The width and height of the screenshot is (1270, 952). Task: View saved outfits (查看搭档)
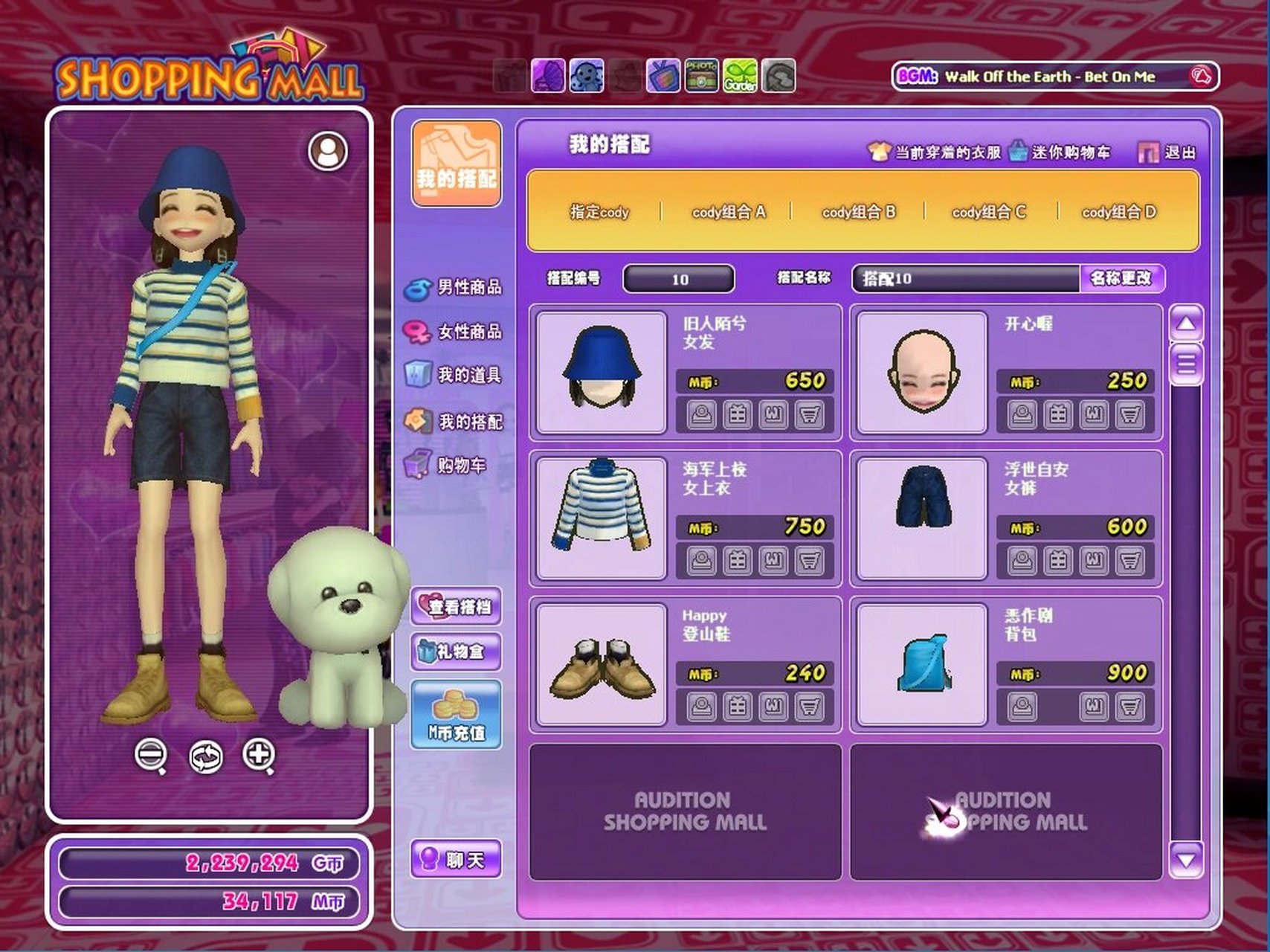pyautogui.click(x=457, y=606)
